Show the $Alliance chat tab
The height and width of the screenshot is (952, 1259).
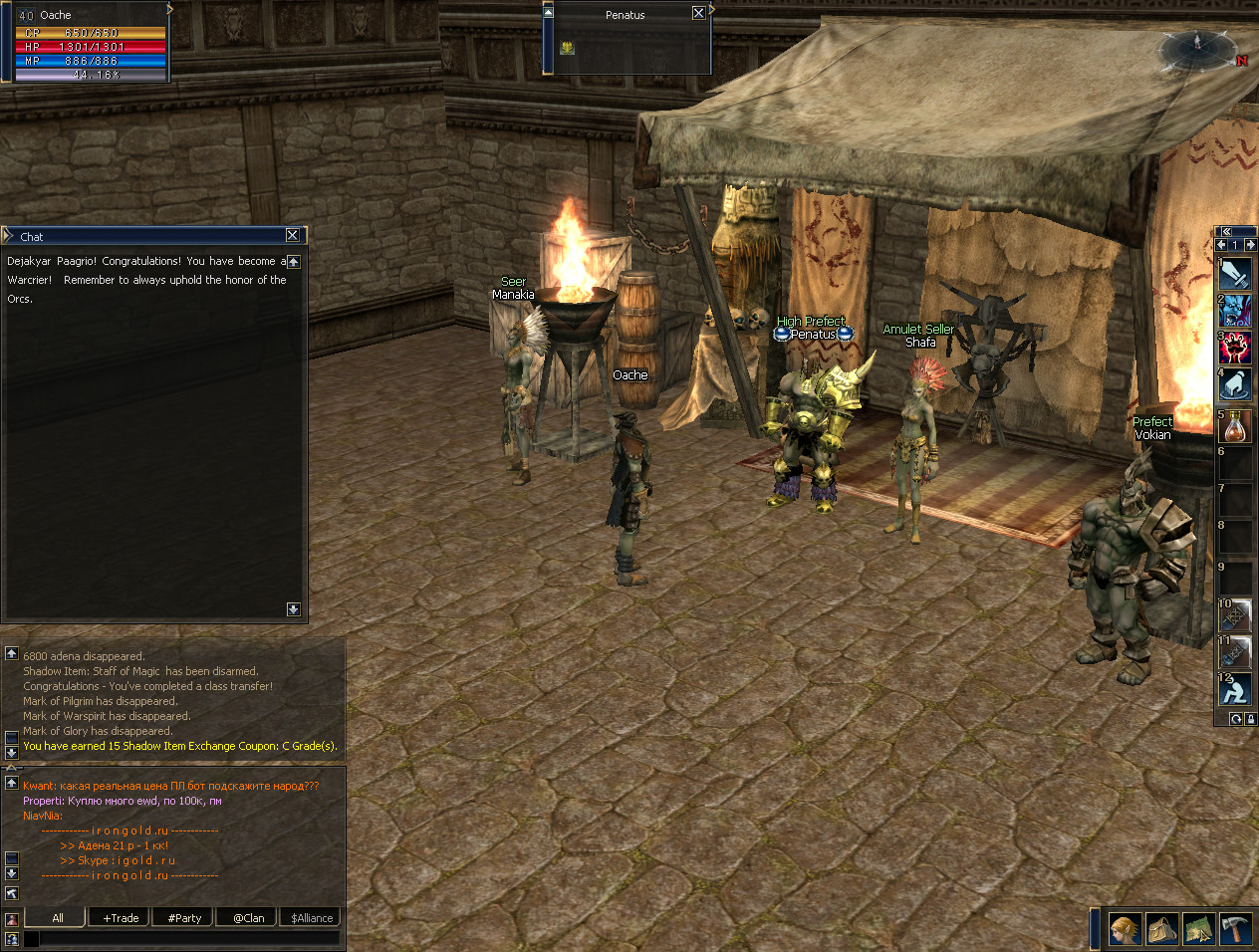pos(312,918)
